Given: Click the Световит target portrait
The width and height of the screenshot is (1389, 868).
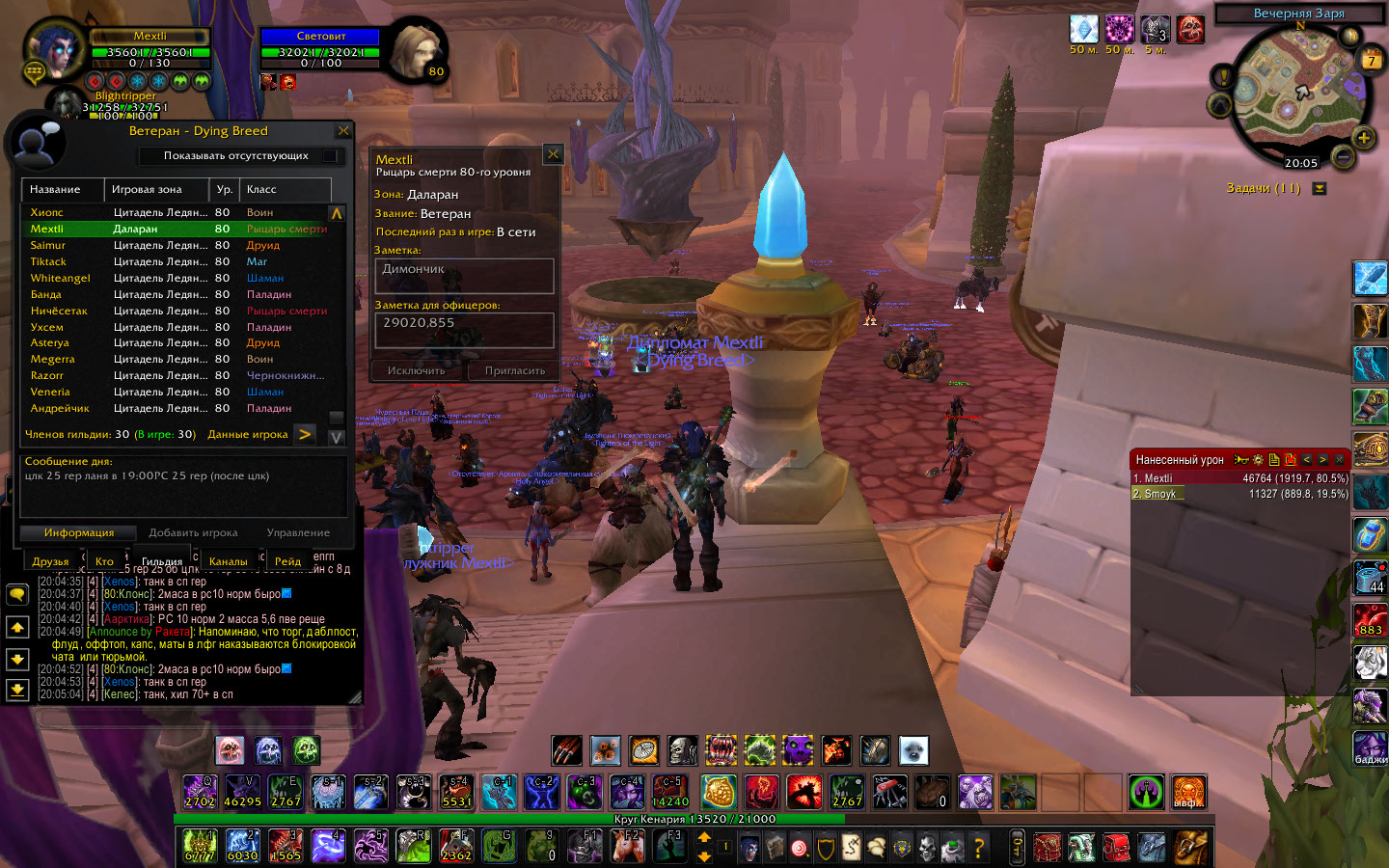Looking at the screenshot, I should tap(417, 50).
